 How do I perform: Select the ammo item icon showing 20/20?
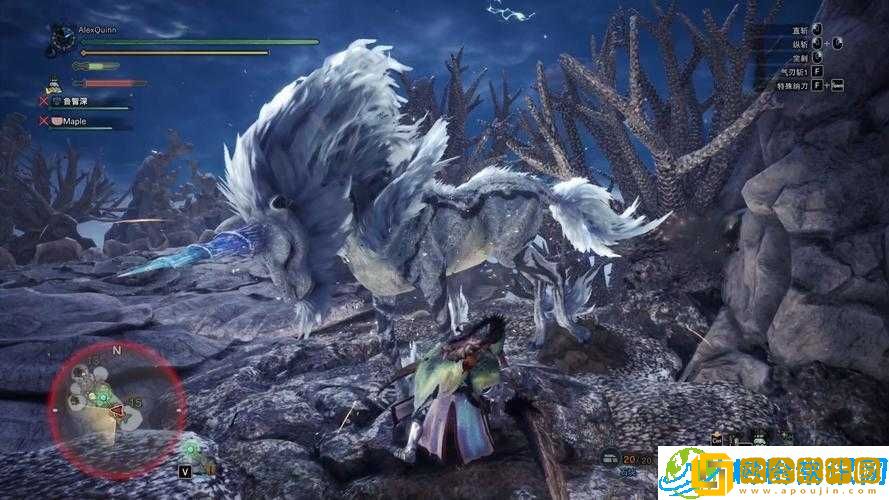pyautogui.click(x=609, y=460)
